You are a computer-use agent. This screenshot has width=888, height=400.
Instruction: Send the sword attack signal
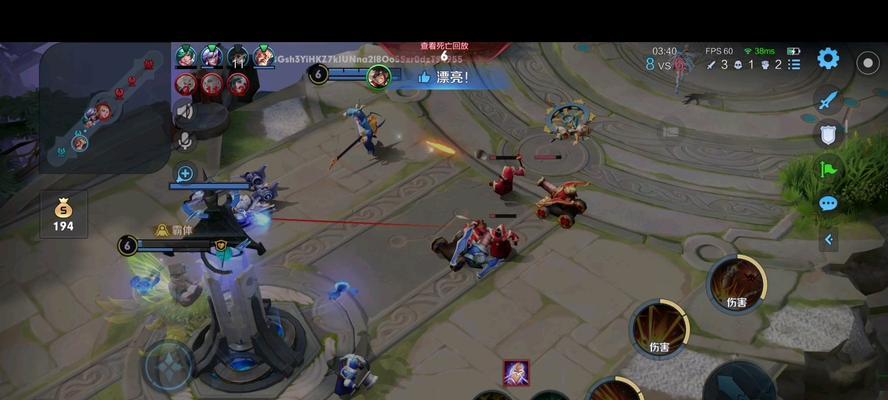[828, 99]
